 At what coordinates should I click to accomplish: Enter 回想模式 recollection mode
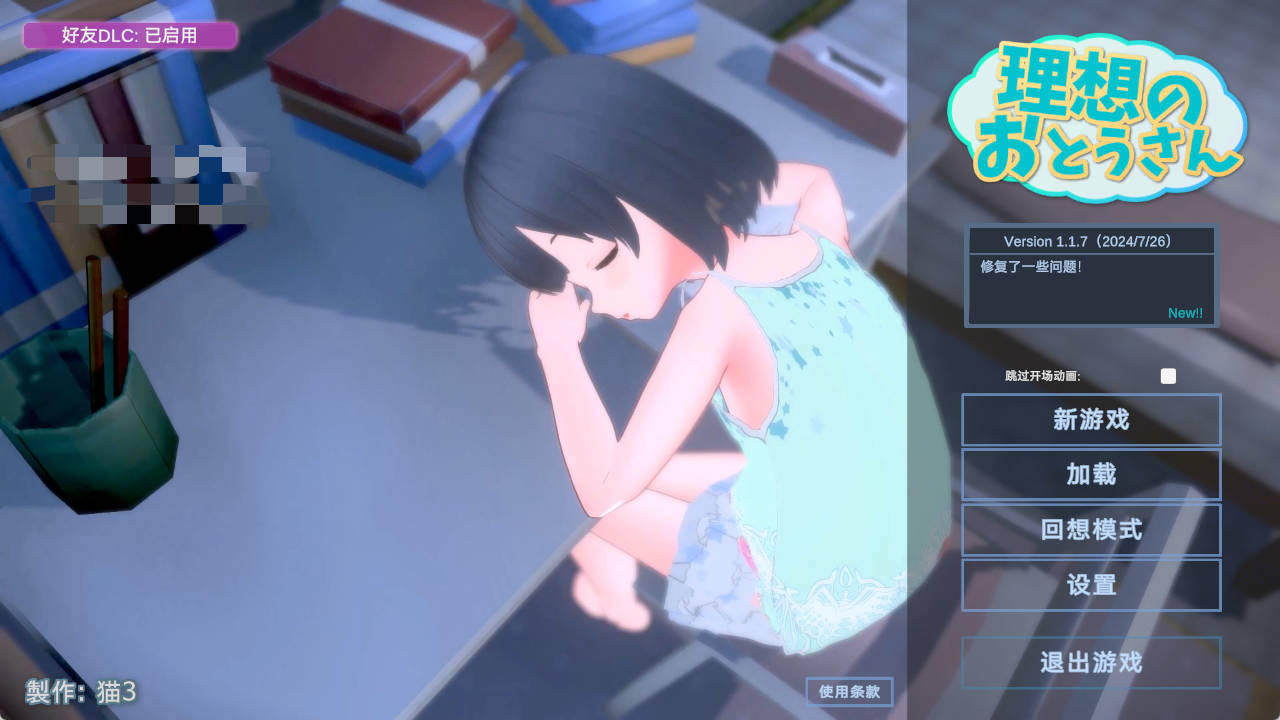1090,530
